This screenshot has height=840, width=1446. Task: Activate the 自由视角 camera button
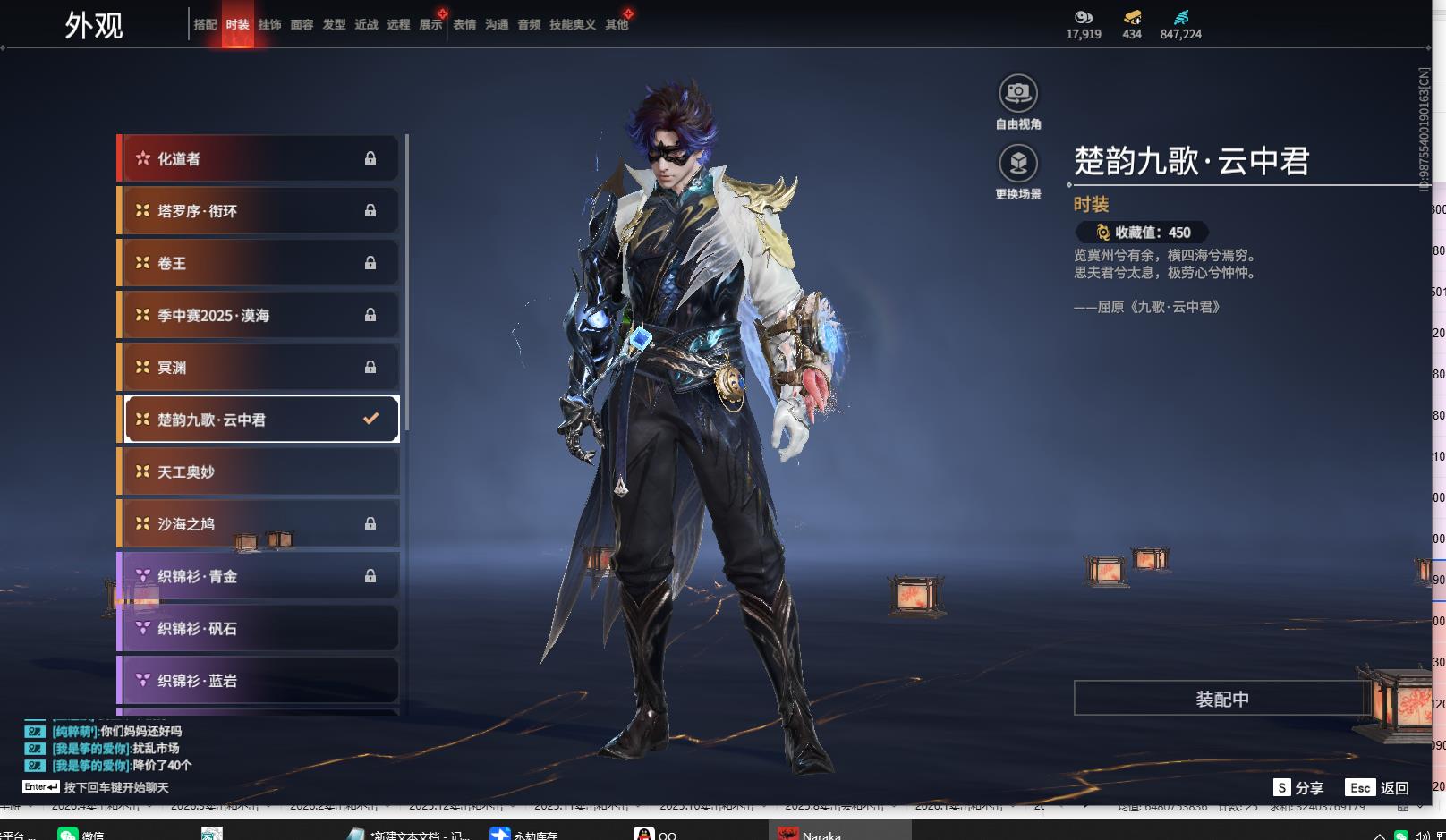1018,93
